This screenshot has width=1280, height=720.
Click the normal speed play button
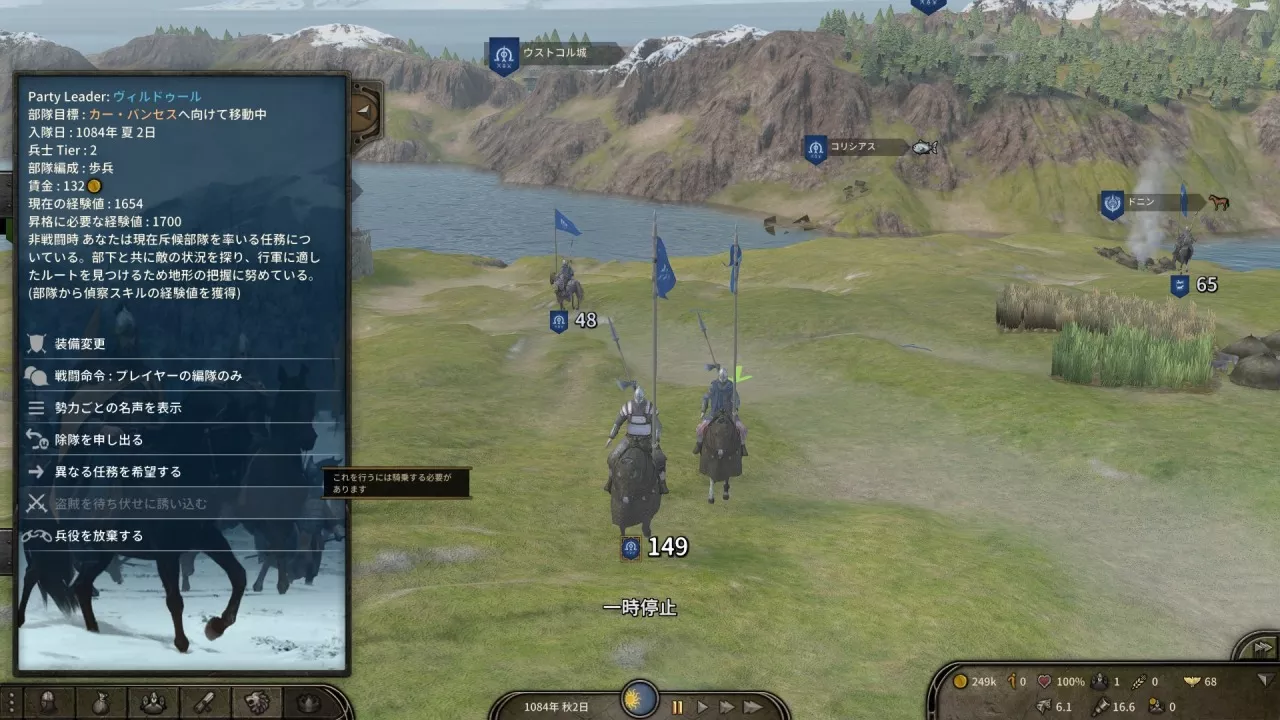coord(702,707)
